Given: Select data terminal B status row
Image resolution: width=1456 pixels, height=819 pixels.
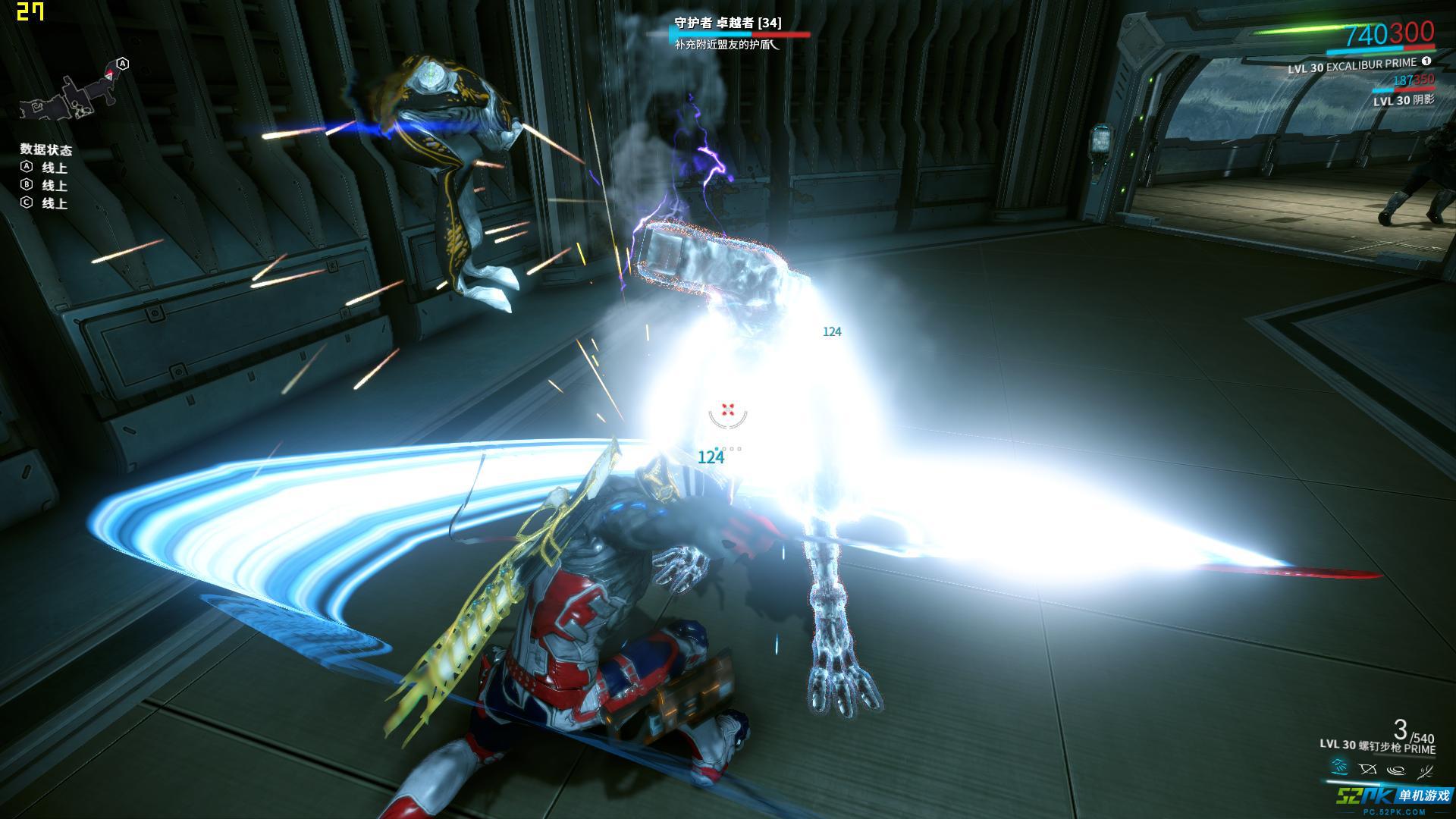Looking at the screenshot, I should pos(44,186).
